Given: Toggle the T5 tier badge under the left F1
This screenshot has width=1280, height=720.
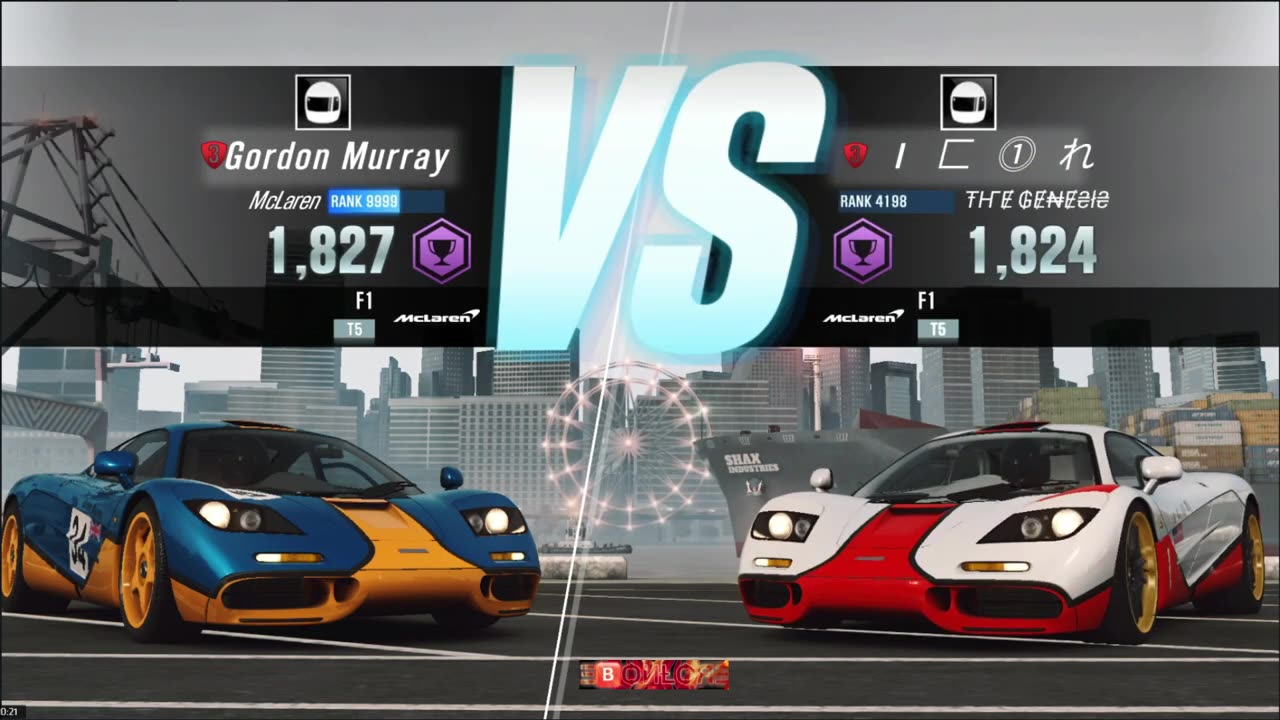Looking at the screenshot, I should (x=354, y=329).
